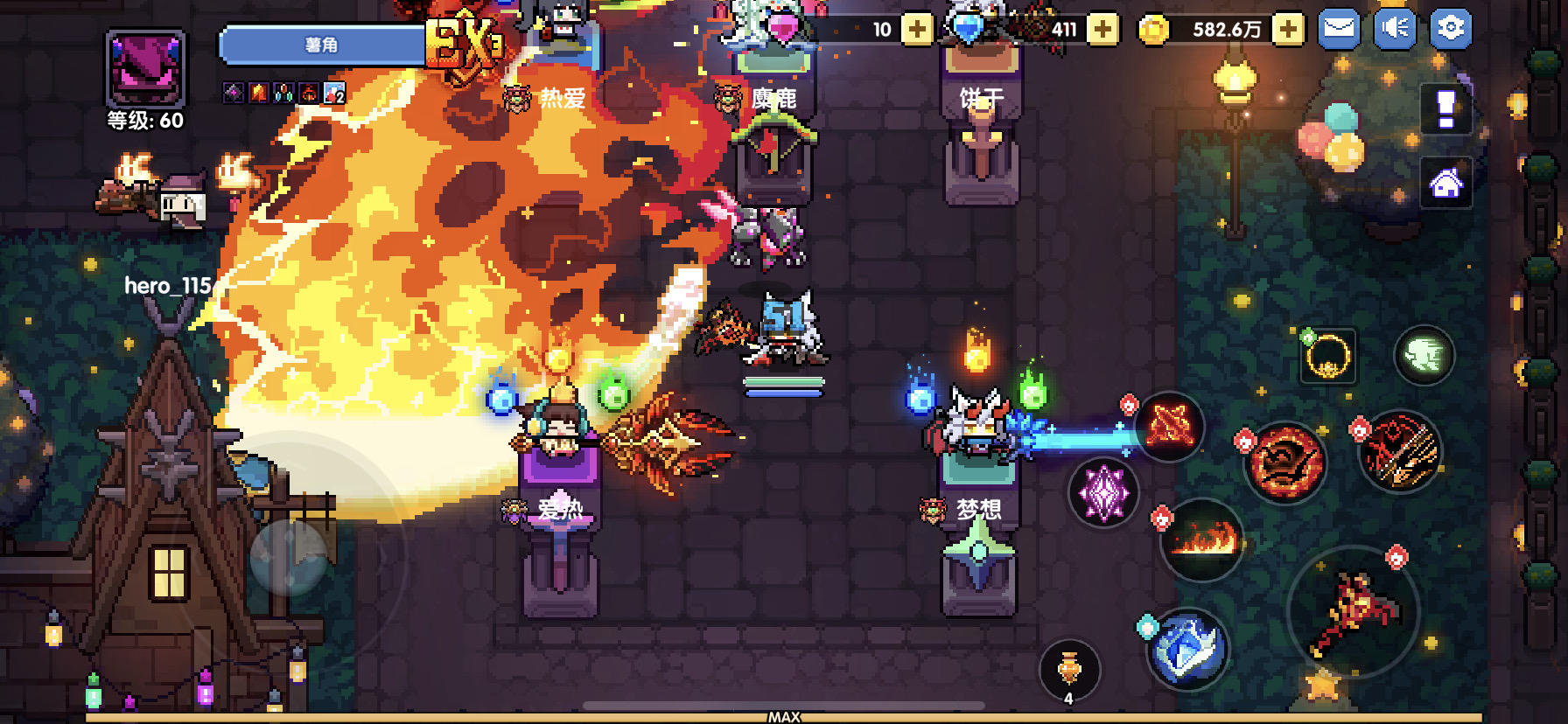Viewport: 1568px width, 724px height.
Task: Open the mail envelope icon
Action: (1337, 27)
